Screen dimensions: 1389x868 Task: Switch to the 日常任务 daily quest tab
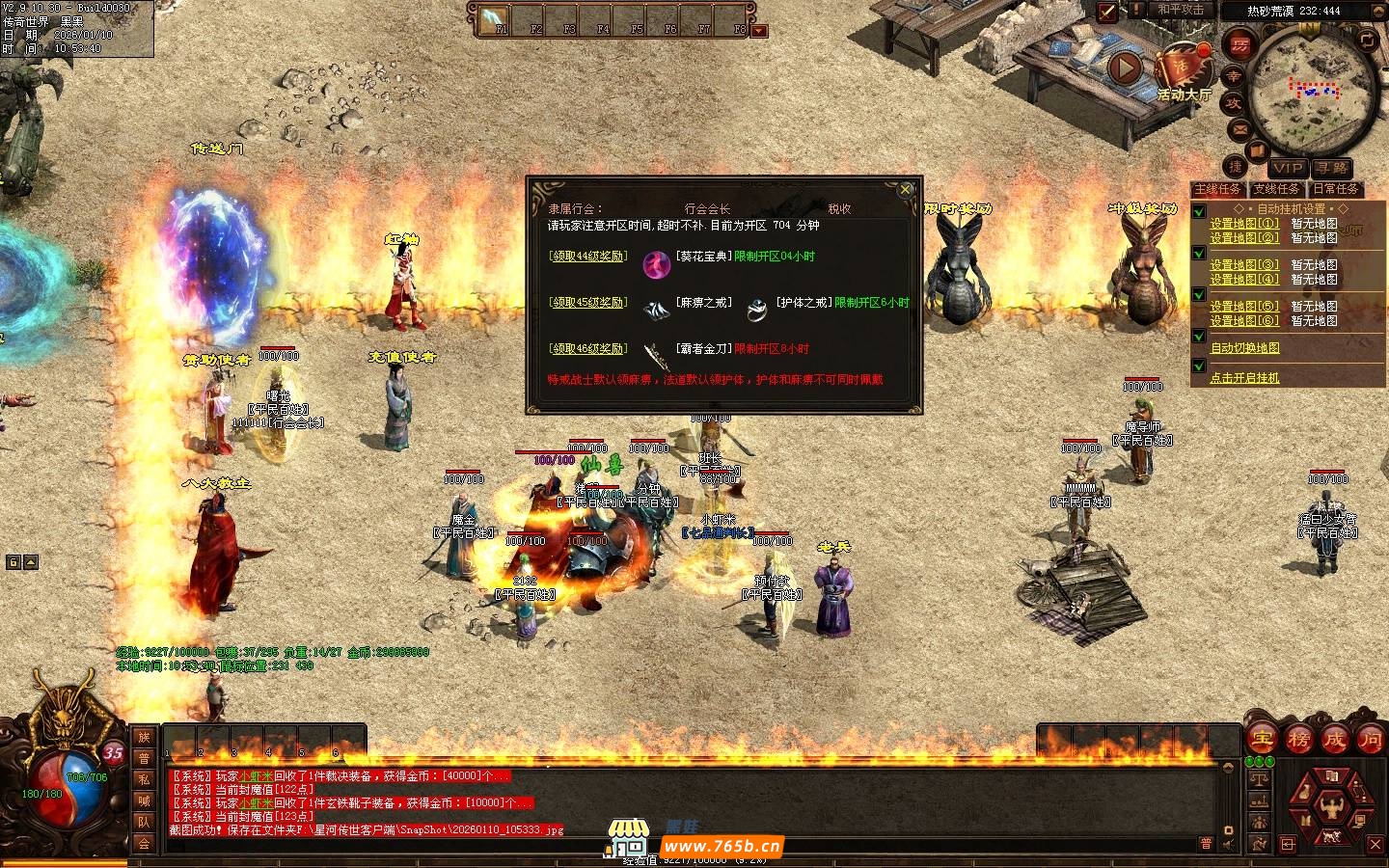click(1336, 189)
